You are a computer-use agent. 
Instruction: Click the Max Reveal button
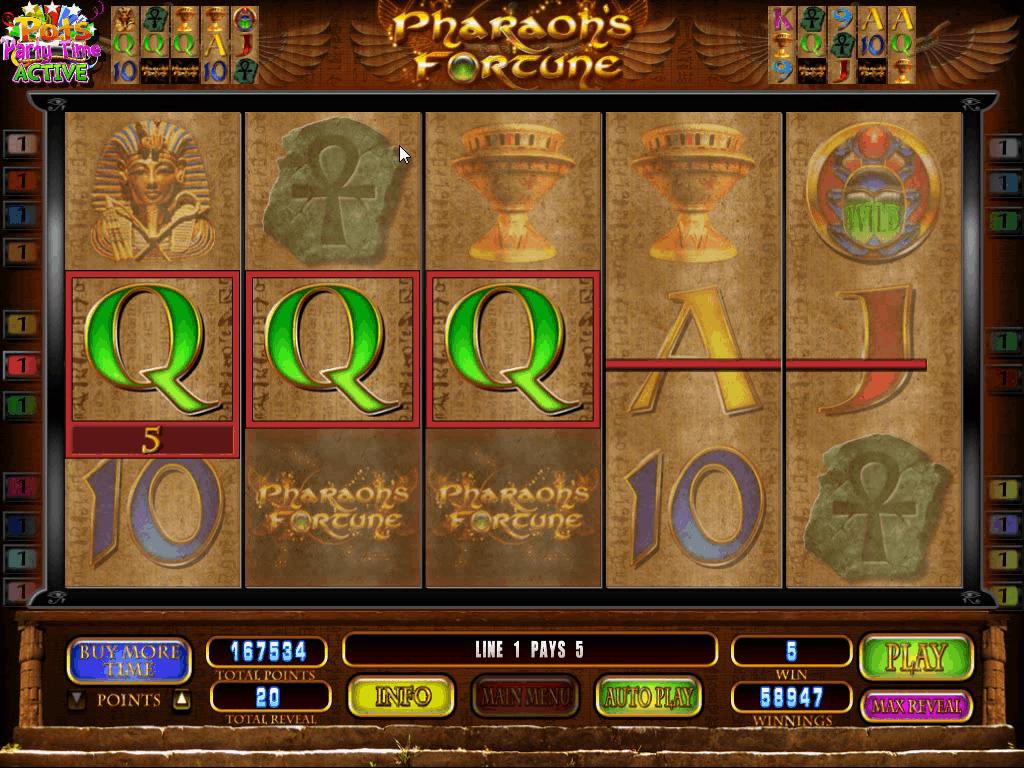pos(916,706)
